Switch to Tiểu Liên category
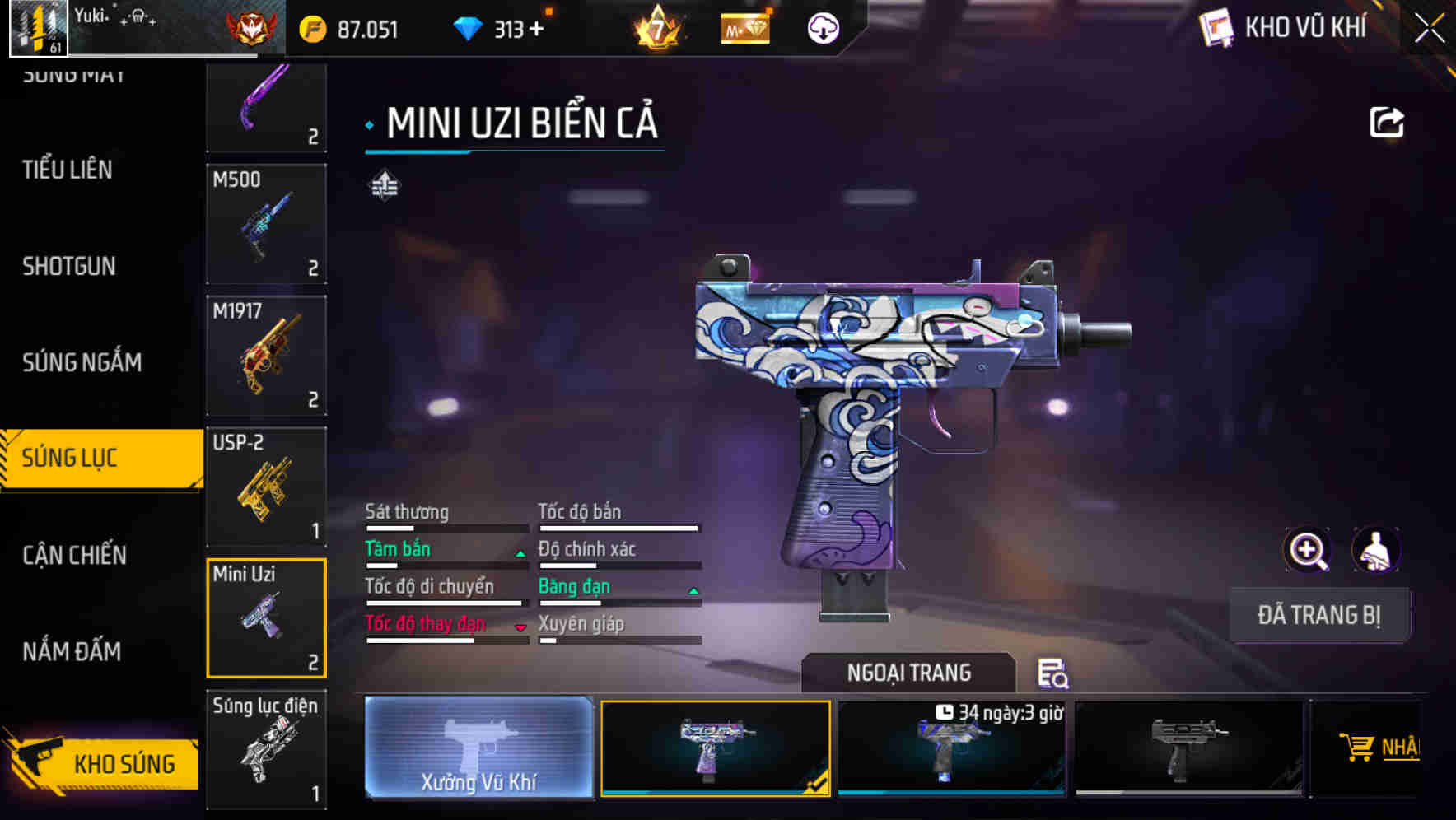Image resolution: width=1456 pixels, height=820 pixels. [x=68, y=170]
